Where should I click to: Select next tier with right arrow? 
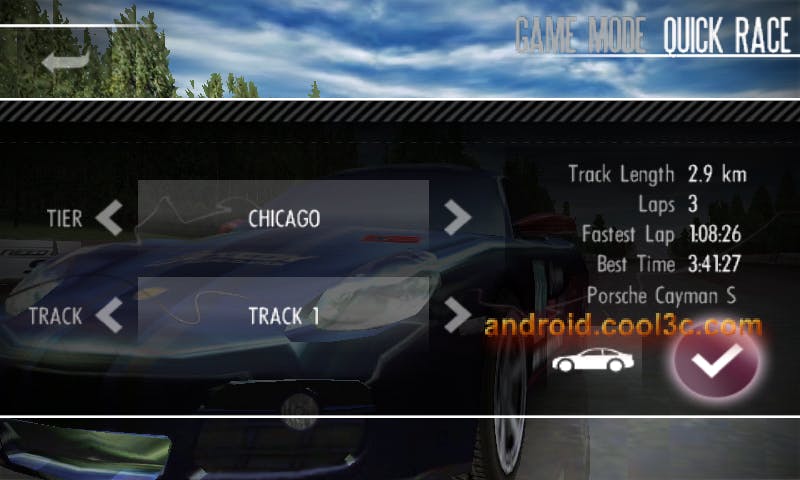(457, 217)
